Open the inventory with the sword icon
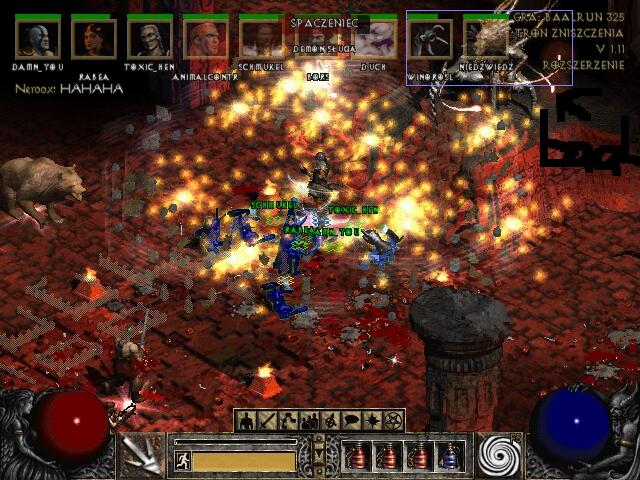This screenshot has height=480, width=640. 265,422
